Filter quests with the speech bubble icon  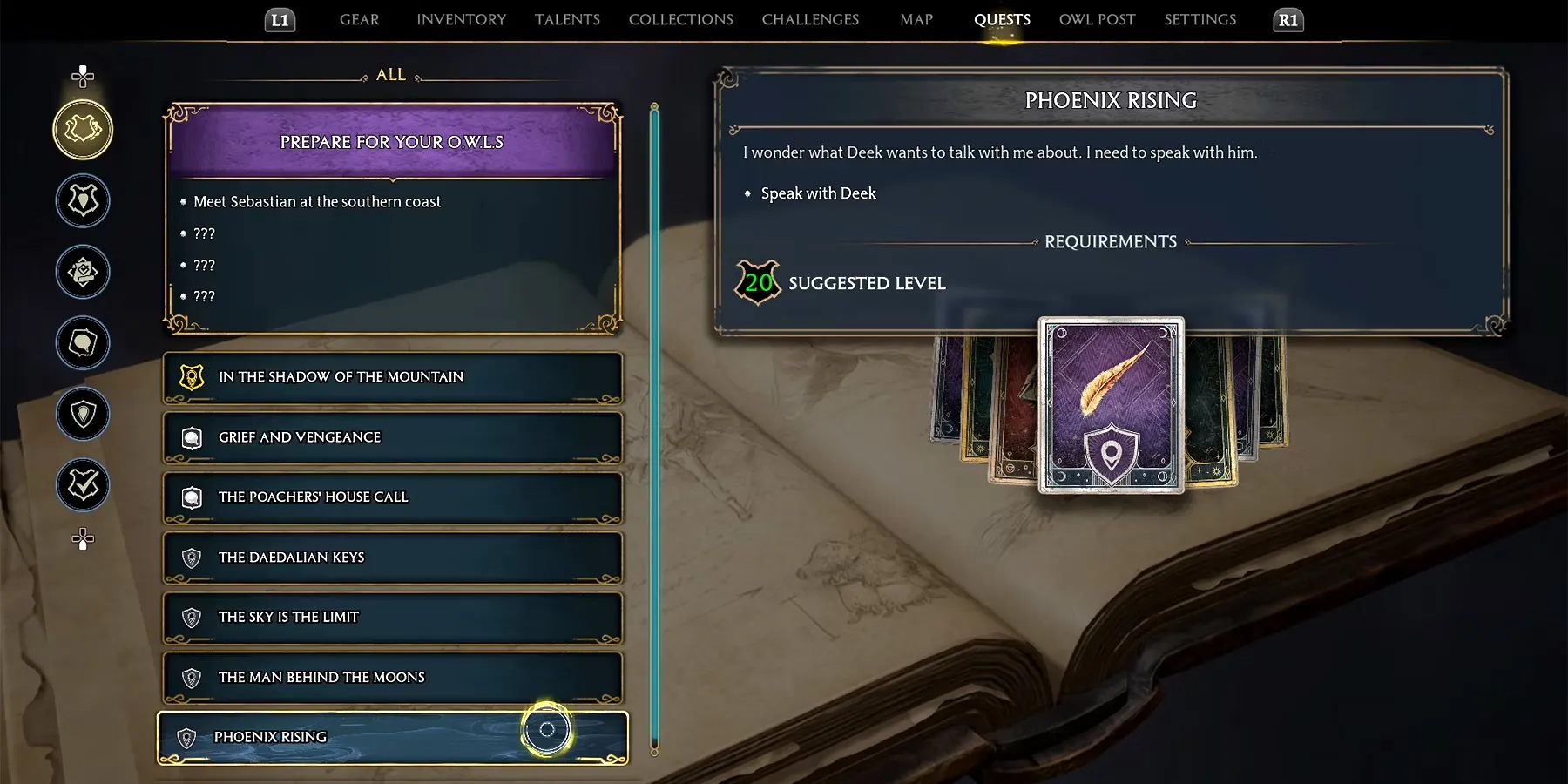[83, 342]
